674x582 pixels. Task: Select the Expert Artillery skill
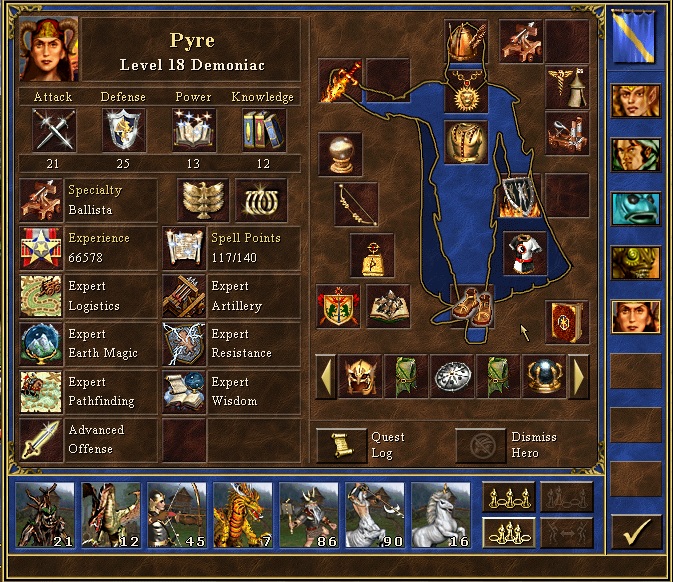coord(184,297)
